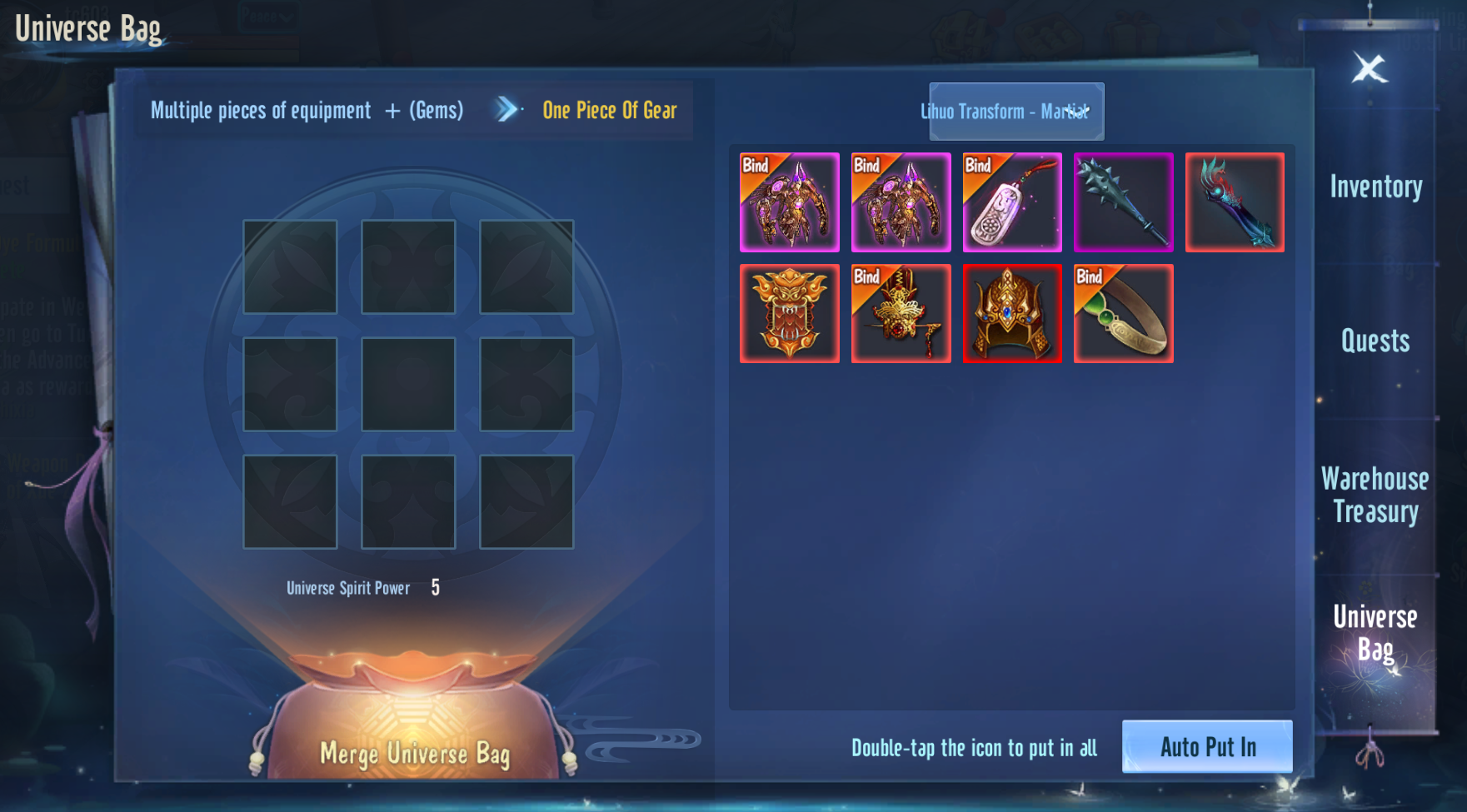The height and width of the screenshot is (812, 1467).
Task: Click the Auto Put In button
Action: tap(1207, 746)
